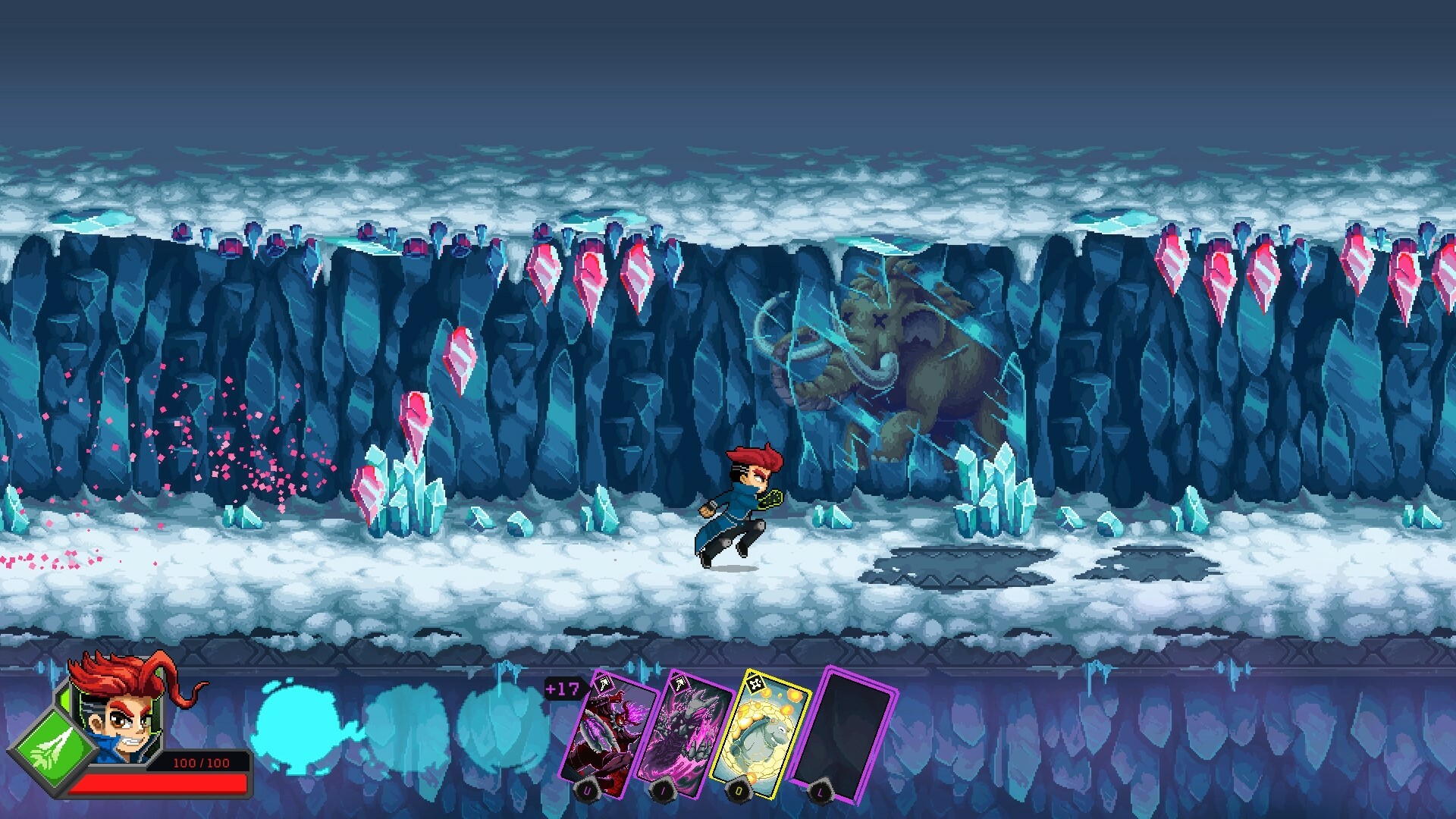
Task: Click the running hero character sprite
Action: (x=739, y=500)
